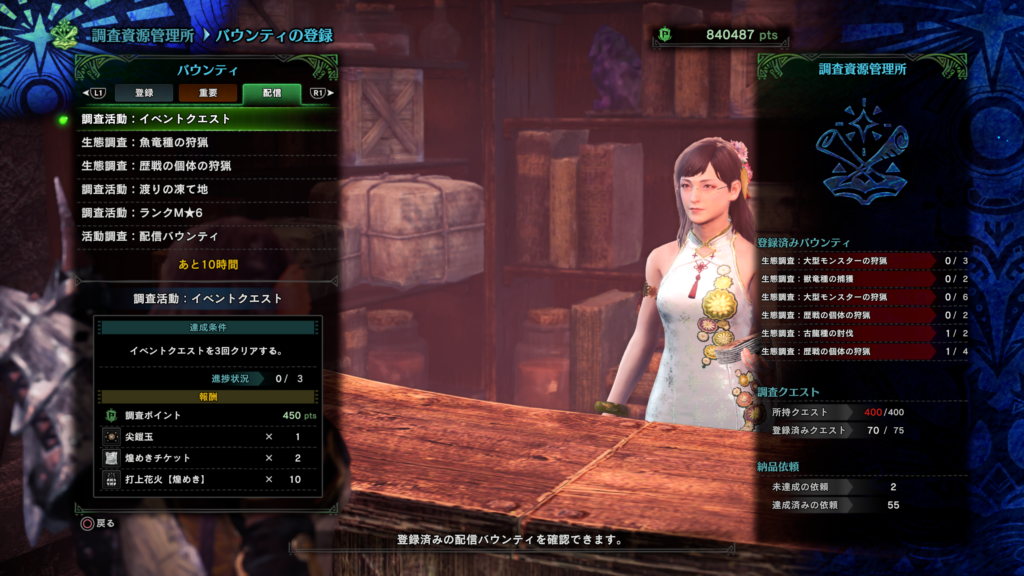Choose the ランクM★6 bounty entry
1024x576 pixels.
(x=207, y=213)
